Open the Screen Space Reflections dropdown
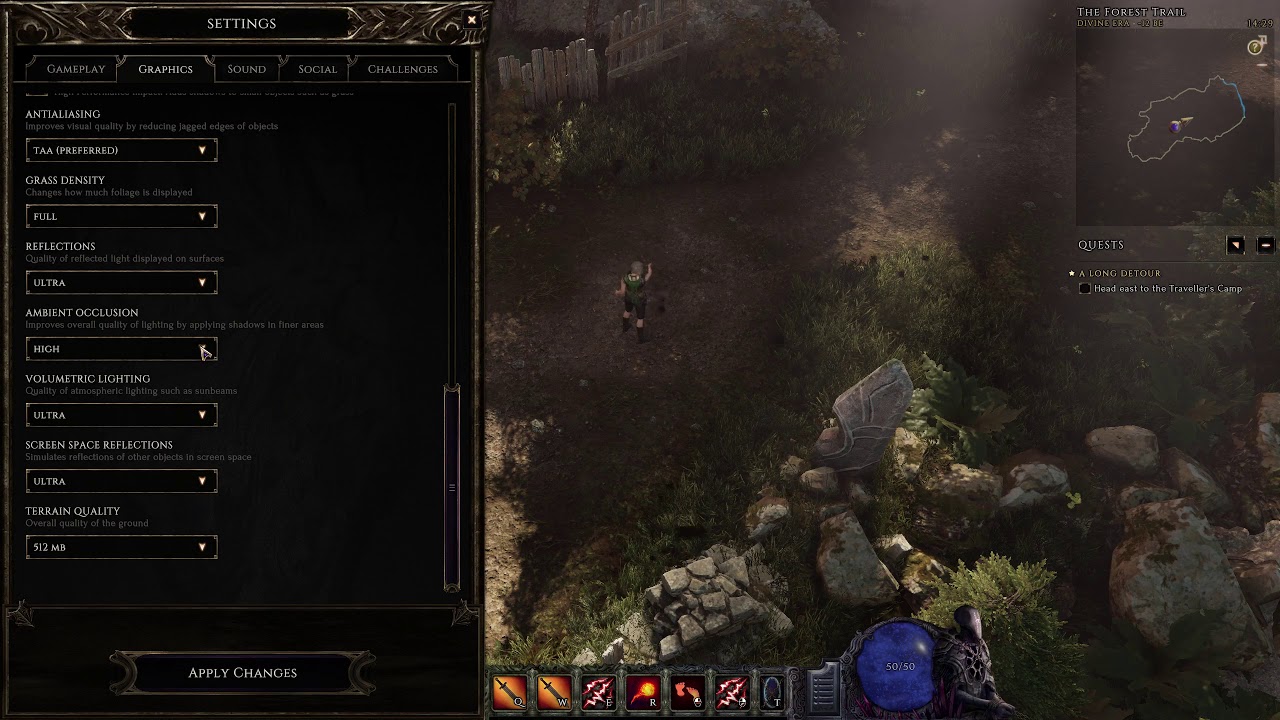 [121, 481]
